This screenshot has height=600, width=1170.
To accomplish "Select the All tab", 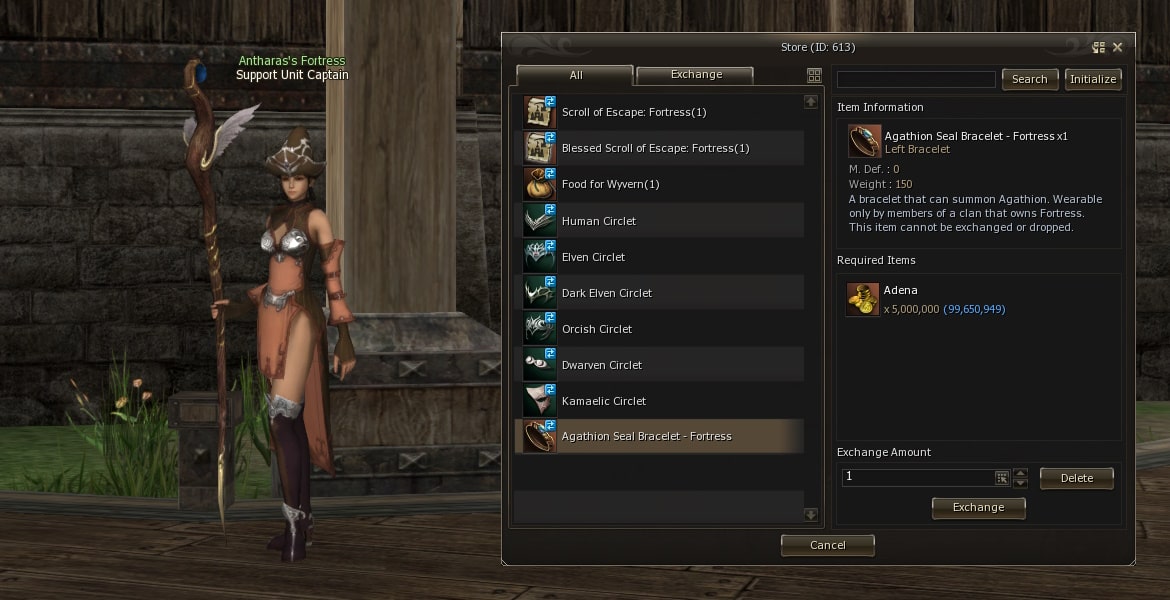I will click(575, 76).
